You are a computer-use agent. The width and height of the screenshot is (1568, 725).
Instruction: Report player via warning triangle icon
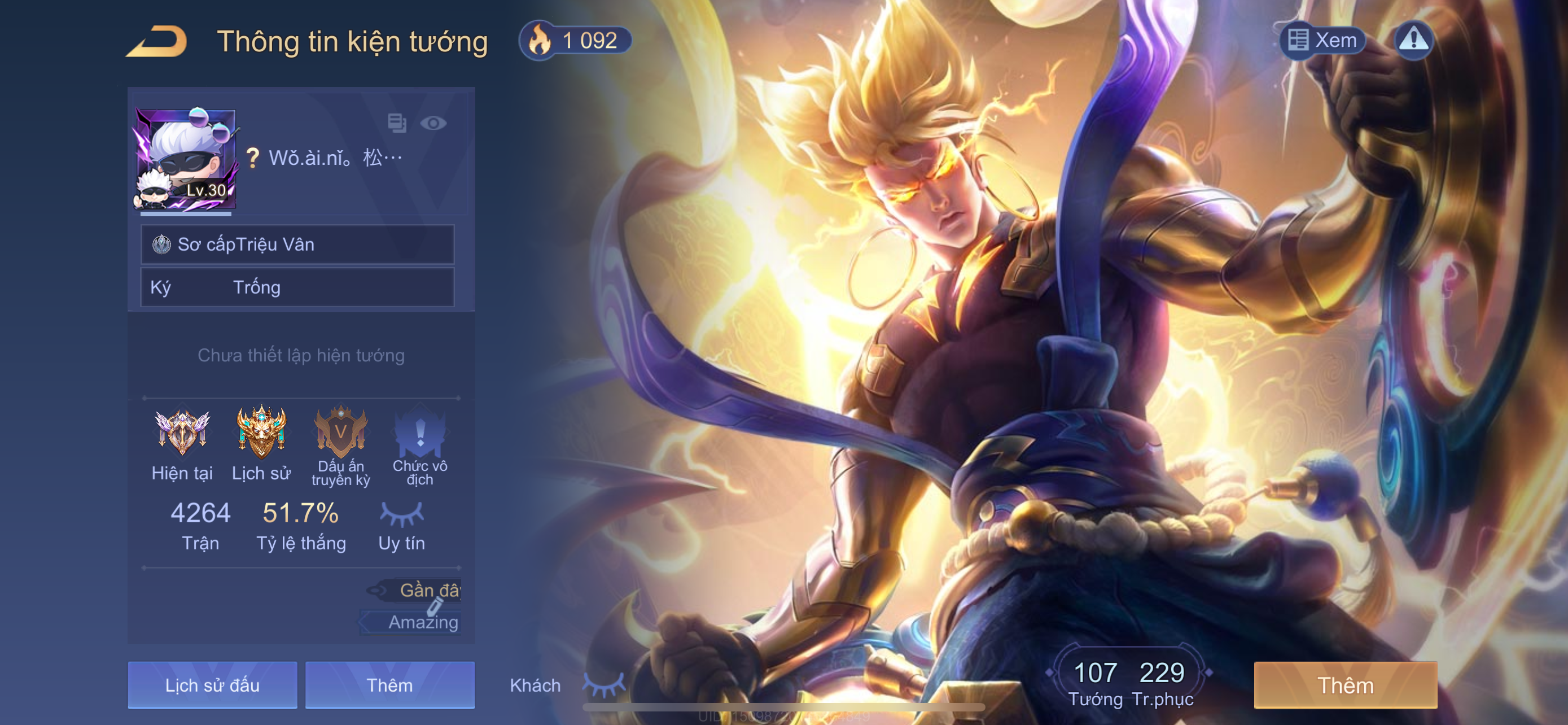(x=1413, y=40)
